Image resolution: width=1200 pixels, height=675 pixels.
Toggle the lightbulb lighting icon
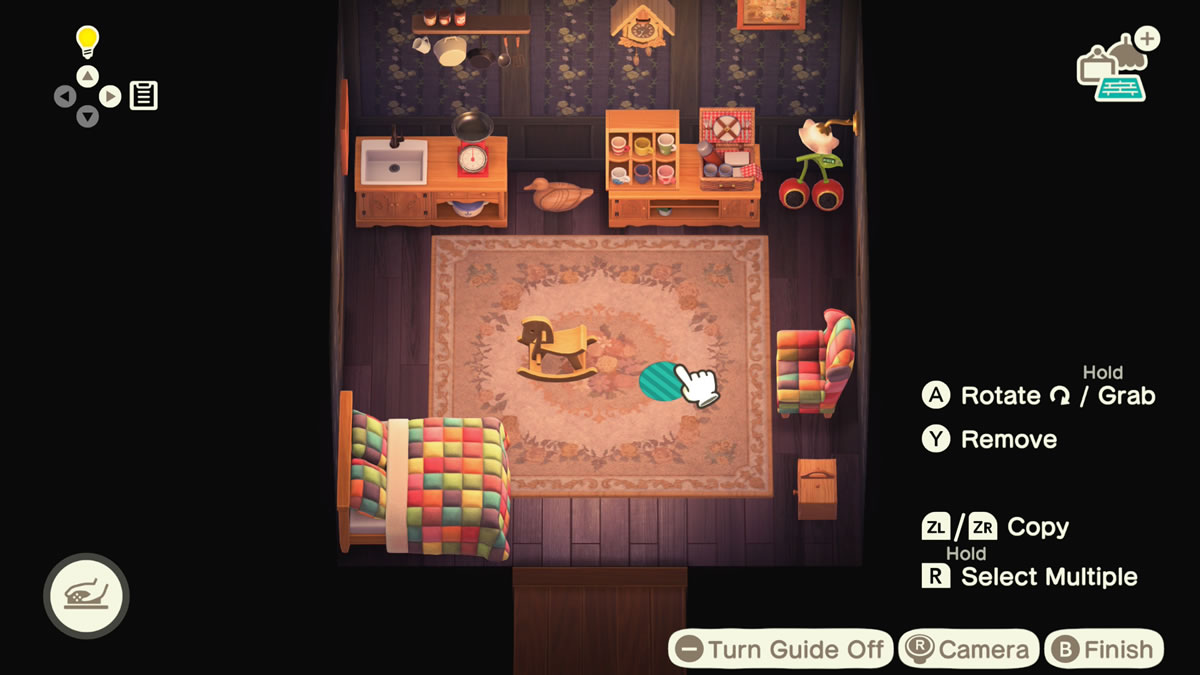(89, 41)
